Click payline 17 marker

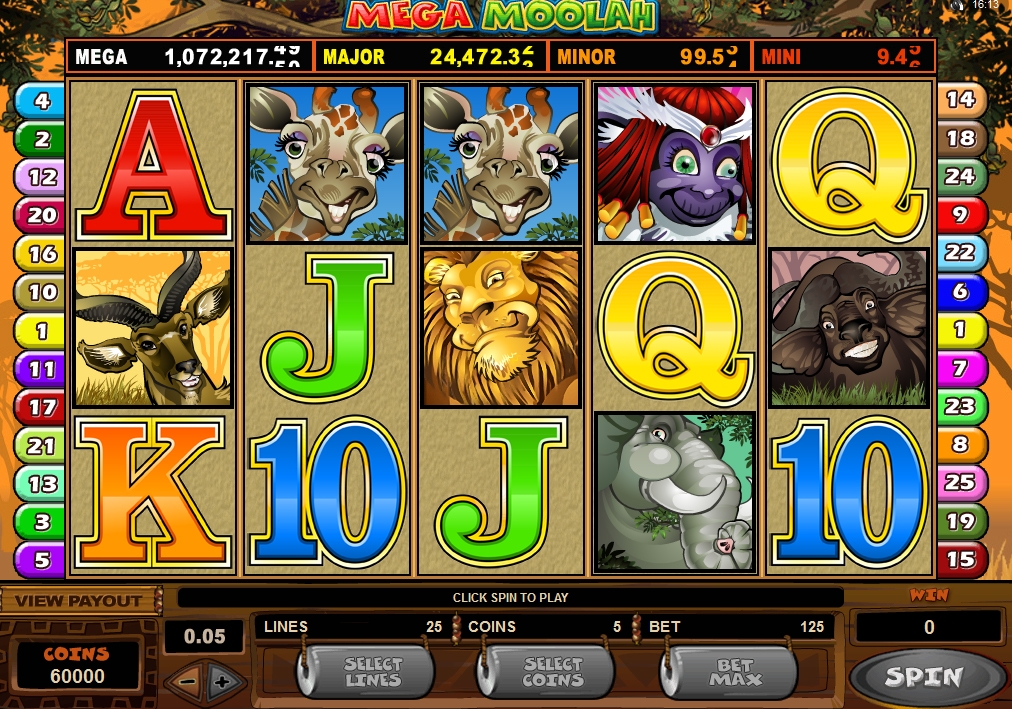pyautogui.click(x=41, y=407)
